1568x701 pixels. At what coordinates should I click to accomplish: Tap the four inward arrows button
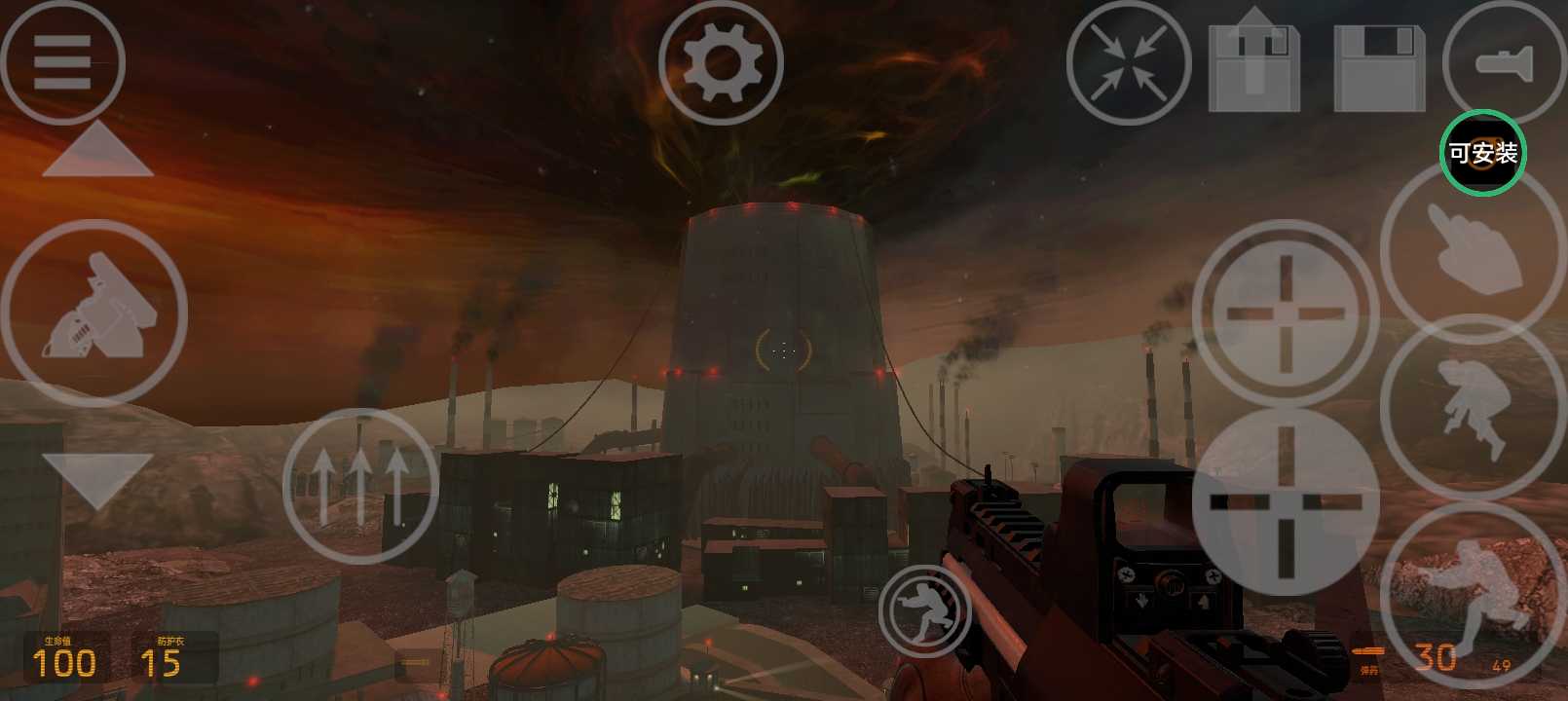(1129, 63)
